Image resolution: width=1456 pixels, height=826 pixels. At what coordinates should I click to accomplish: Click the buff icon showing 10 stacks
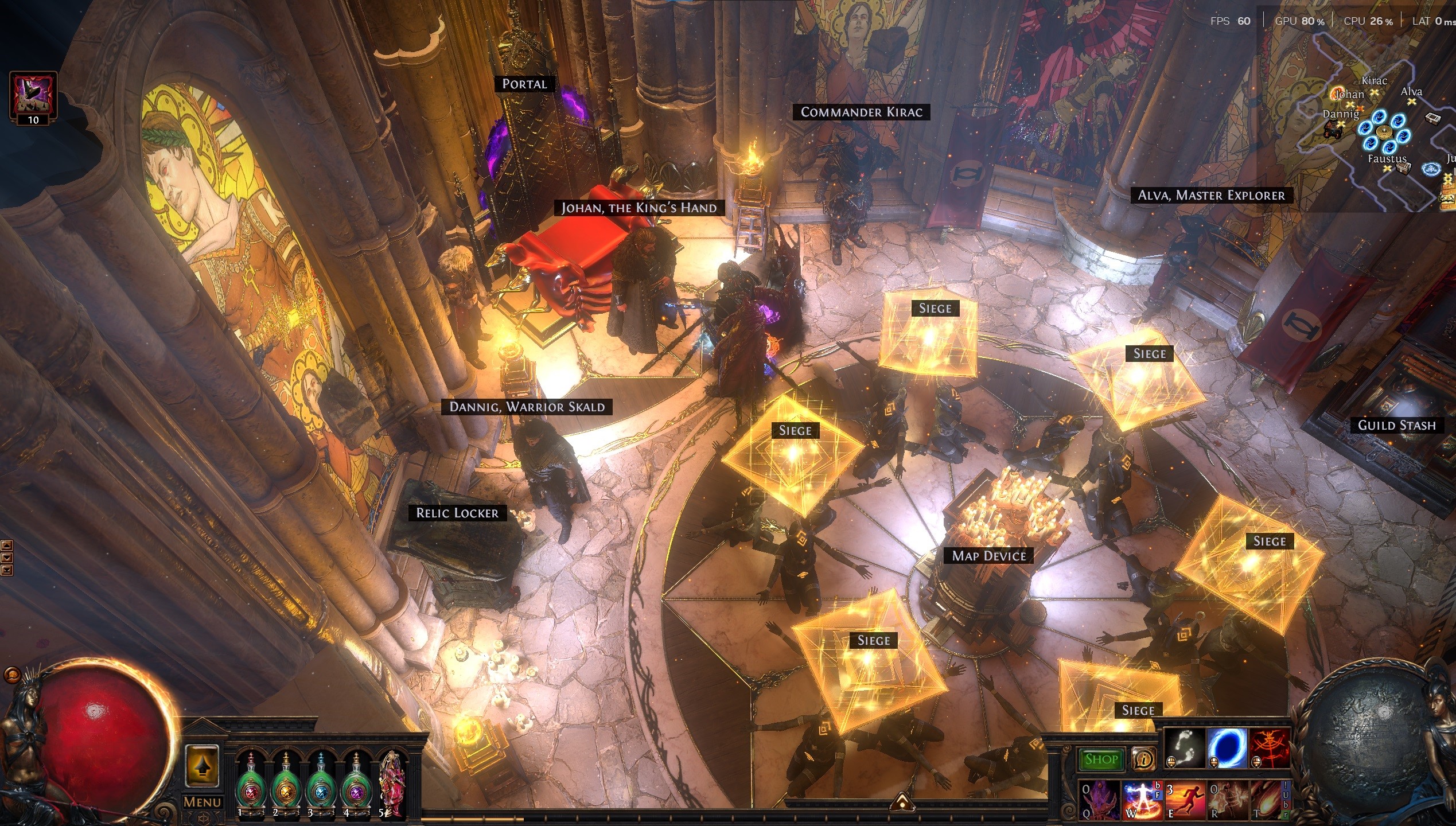[33, 95]
